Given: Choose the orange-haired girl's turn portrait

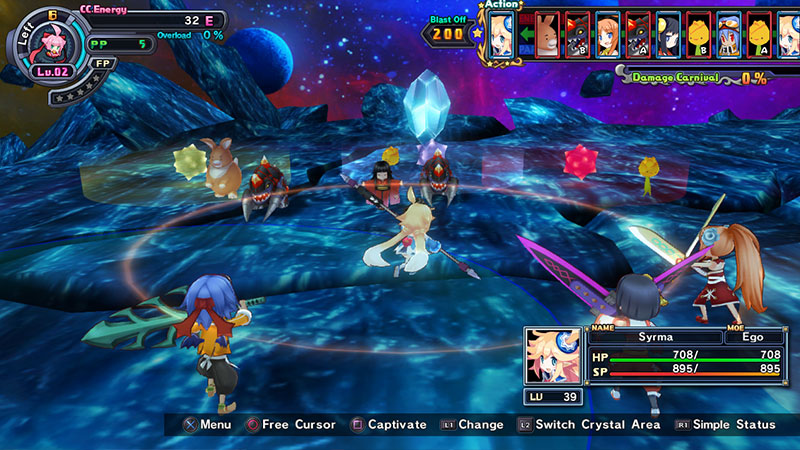Looking at the screenshot, I should tap(607, 34).
